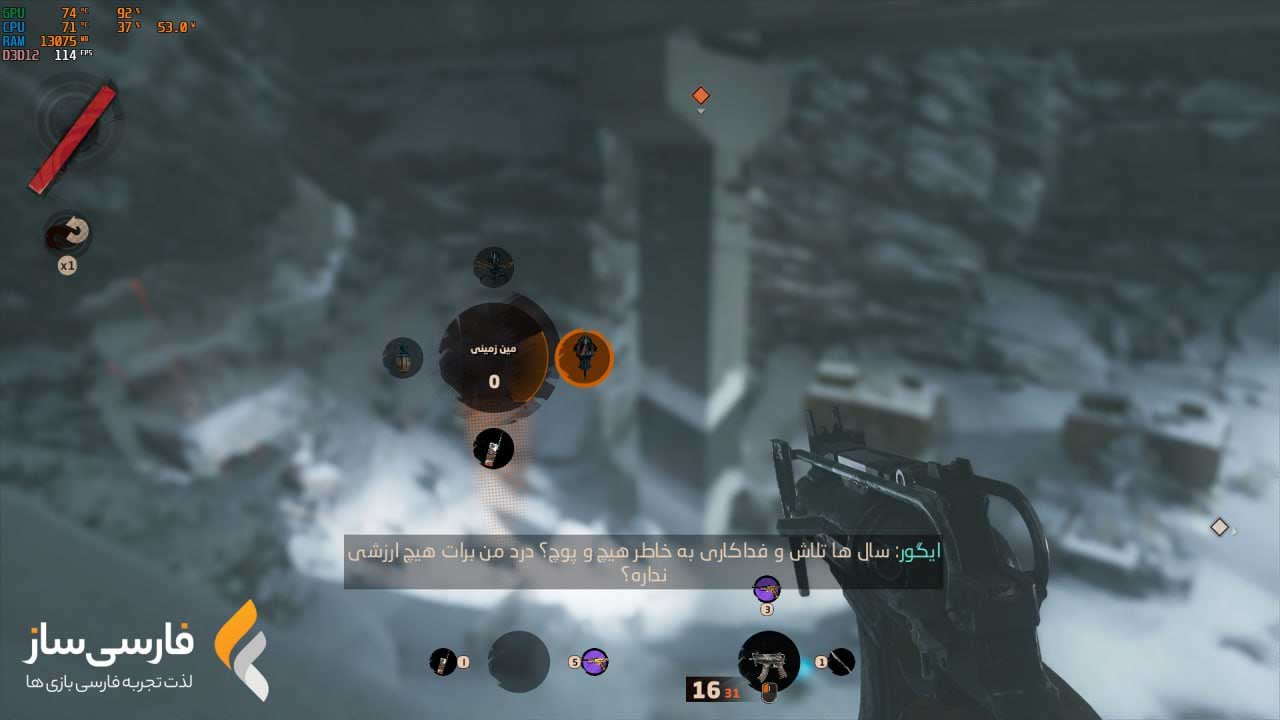Click the empty dark gadget circle in bottom HUD
This screenshot has width=1280, height=720.
click(518, 661)
